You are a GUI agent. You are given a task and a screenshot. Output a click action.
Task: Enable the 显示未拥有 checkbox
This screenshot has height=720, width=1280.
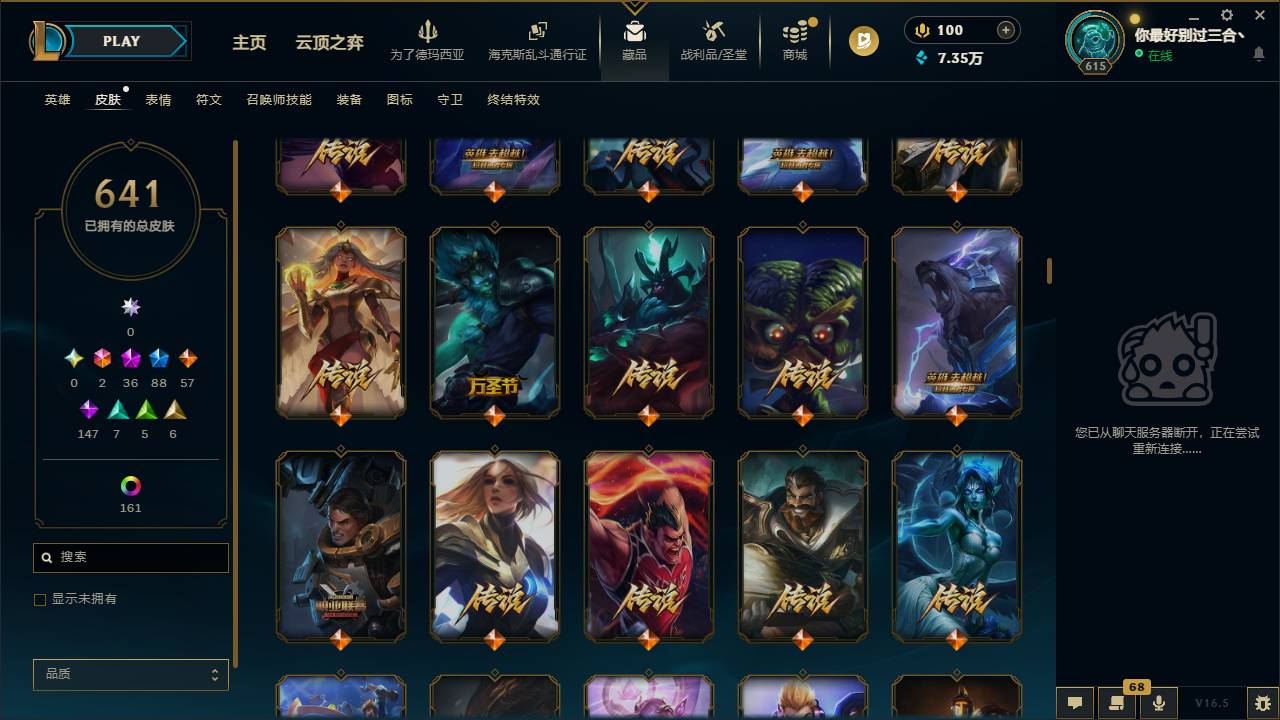coord(40,599)
